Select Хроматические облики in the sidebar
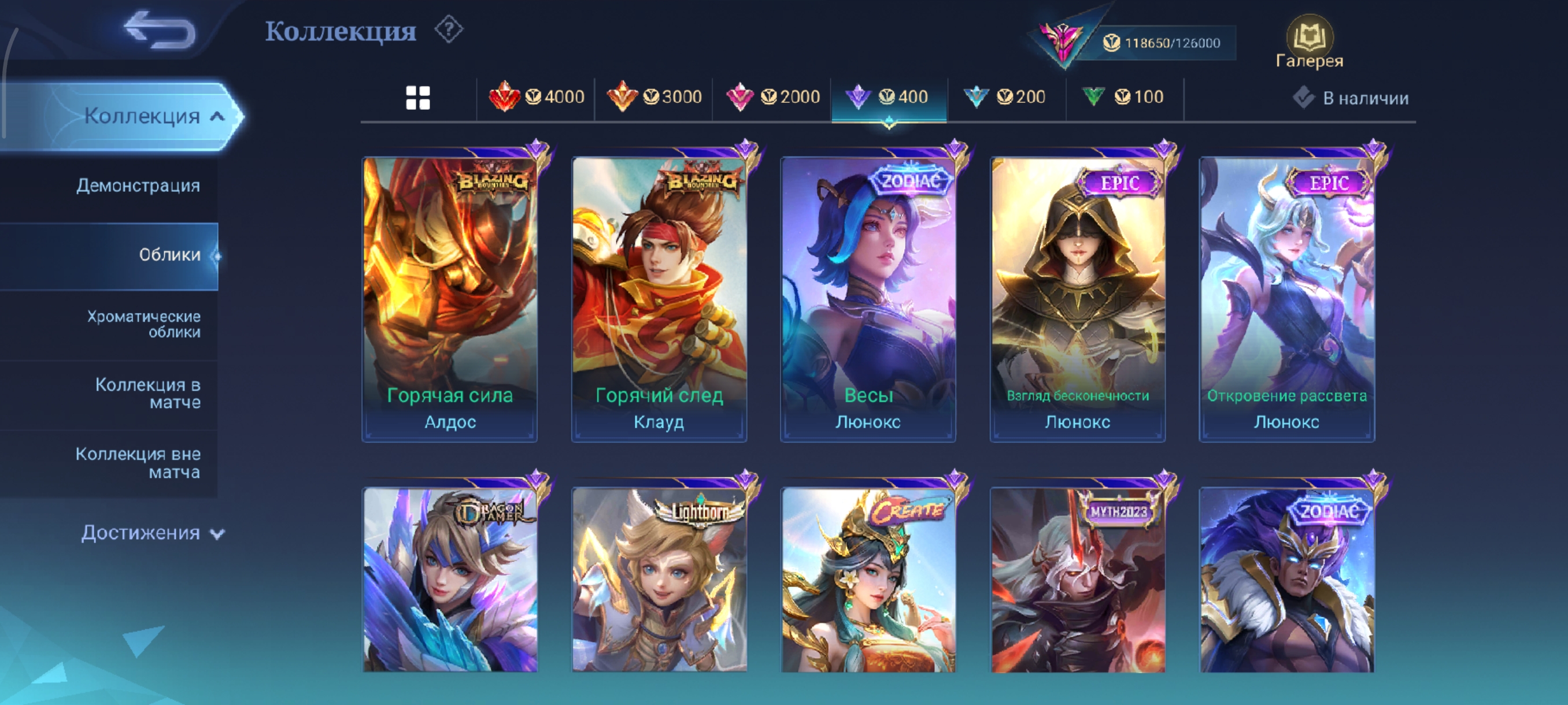 point(143,324)
